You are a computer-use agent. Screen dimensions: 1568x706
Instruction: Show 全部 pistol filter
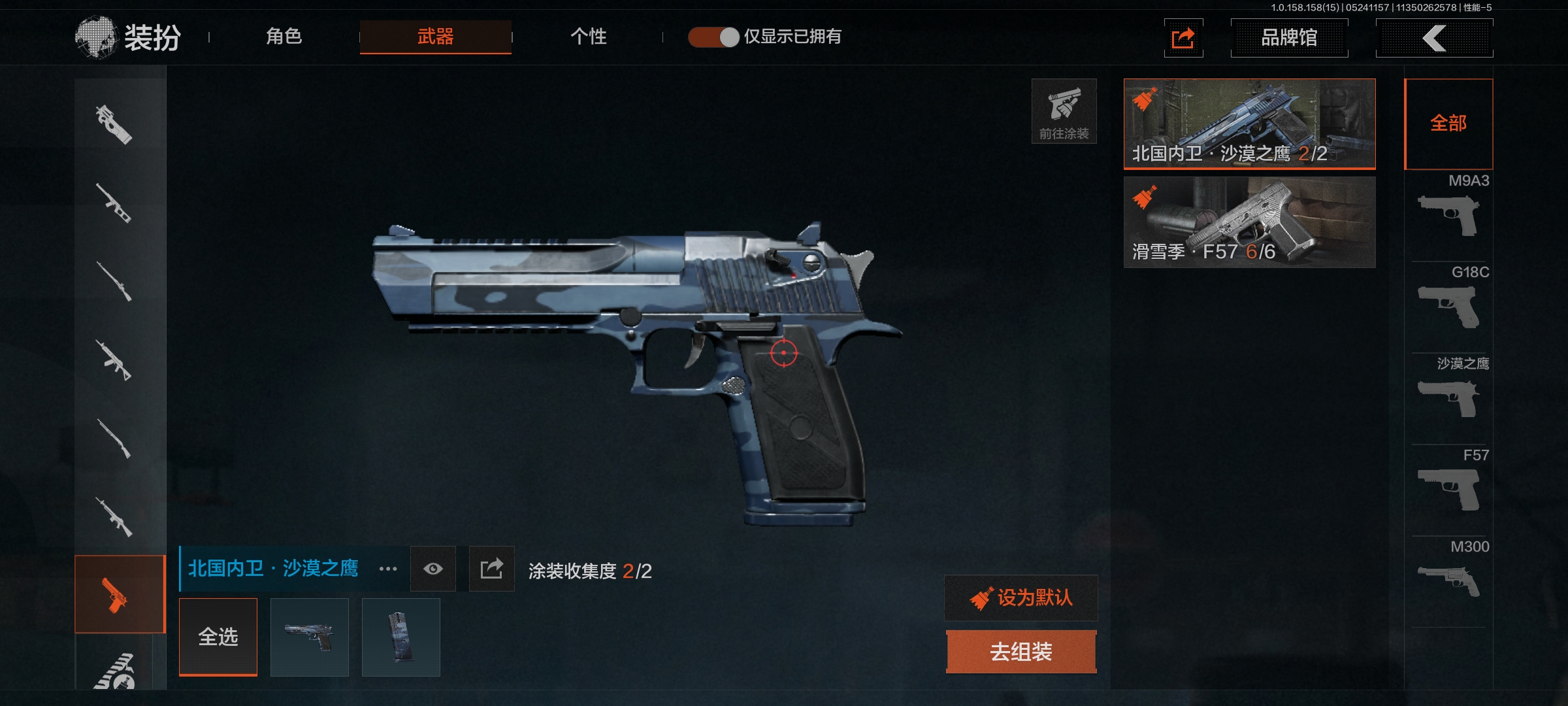1448,124
